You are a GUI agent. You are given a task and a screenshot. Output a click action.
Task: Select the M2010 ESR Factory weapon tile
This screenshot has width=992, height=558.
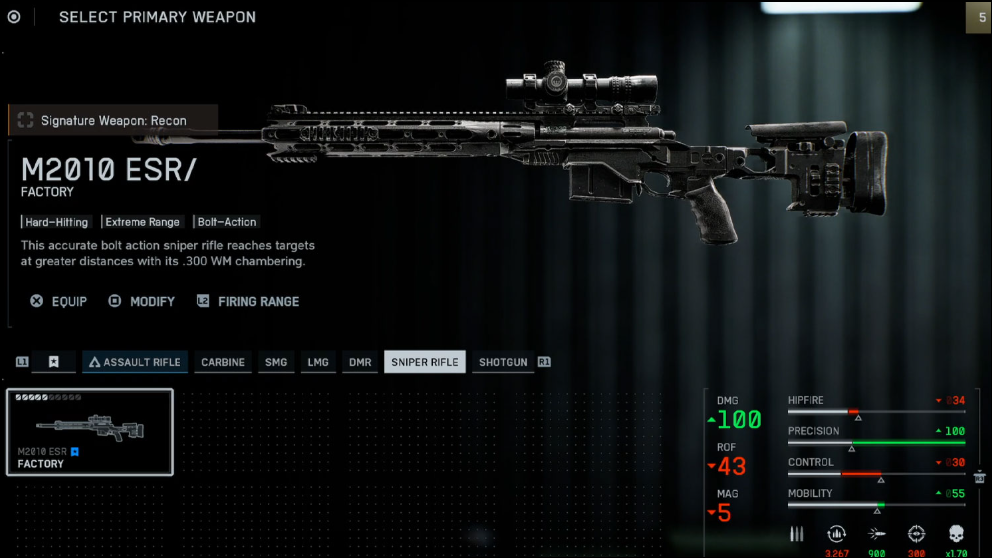[90, 432]
